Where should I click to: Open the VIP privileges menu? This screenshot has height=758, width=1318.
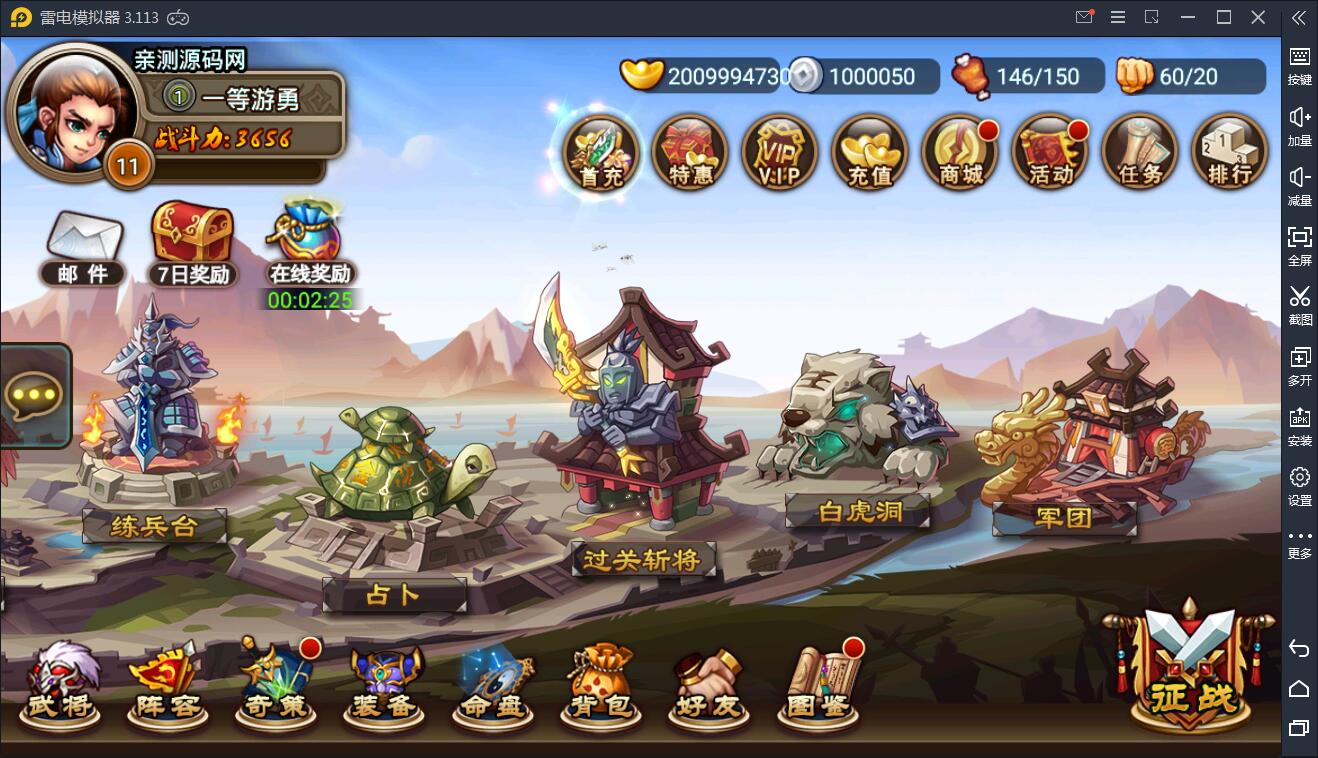tap(779, 153)
